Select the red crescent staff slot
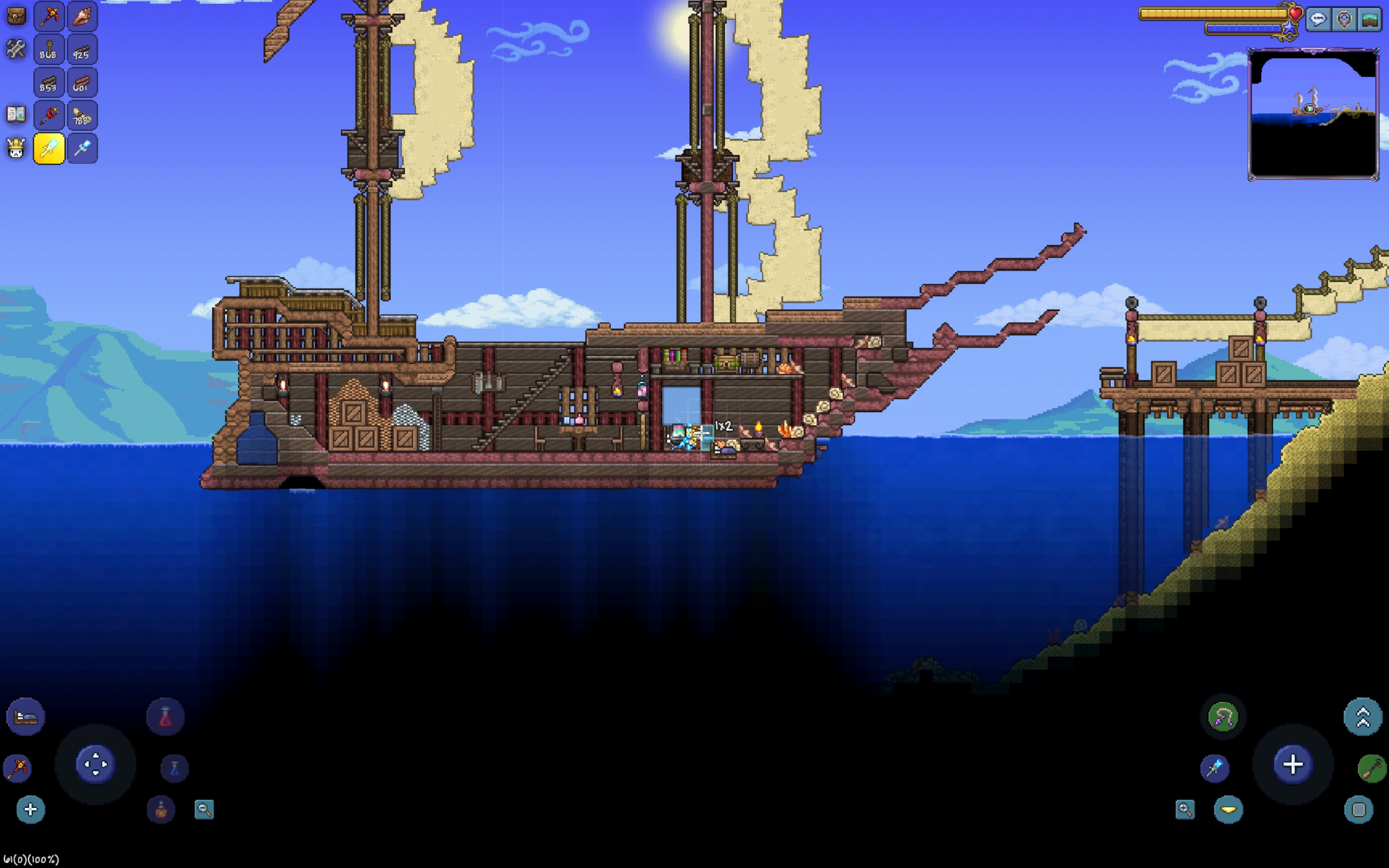Image resolution: width=1389 pixels, height=868 pixels. 49,116
